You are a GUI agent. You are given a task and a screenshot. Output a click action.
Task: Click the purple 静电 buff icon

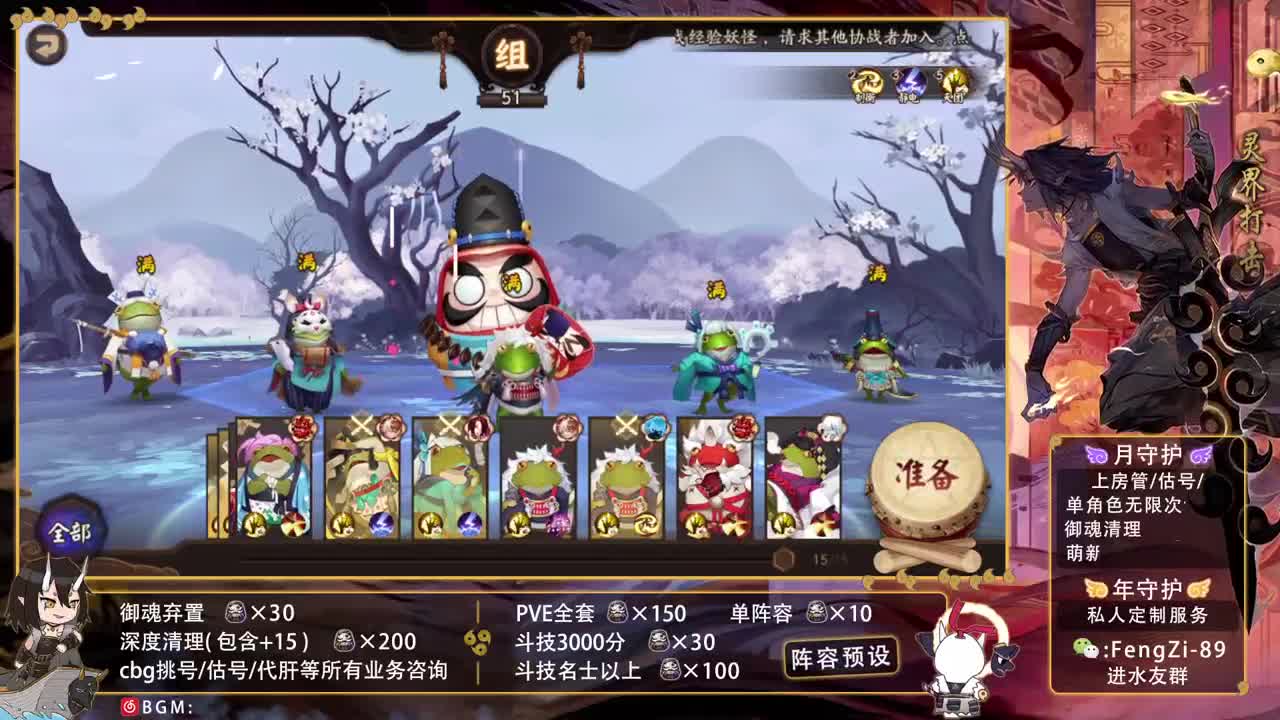908,82
